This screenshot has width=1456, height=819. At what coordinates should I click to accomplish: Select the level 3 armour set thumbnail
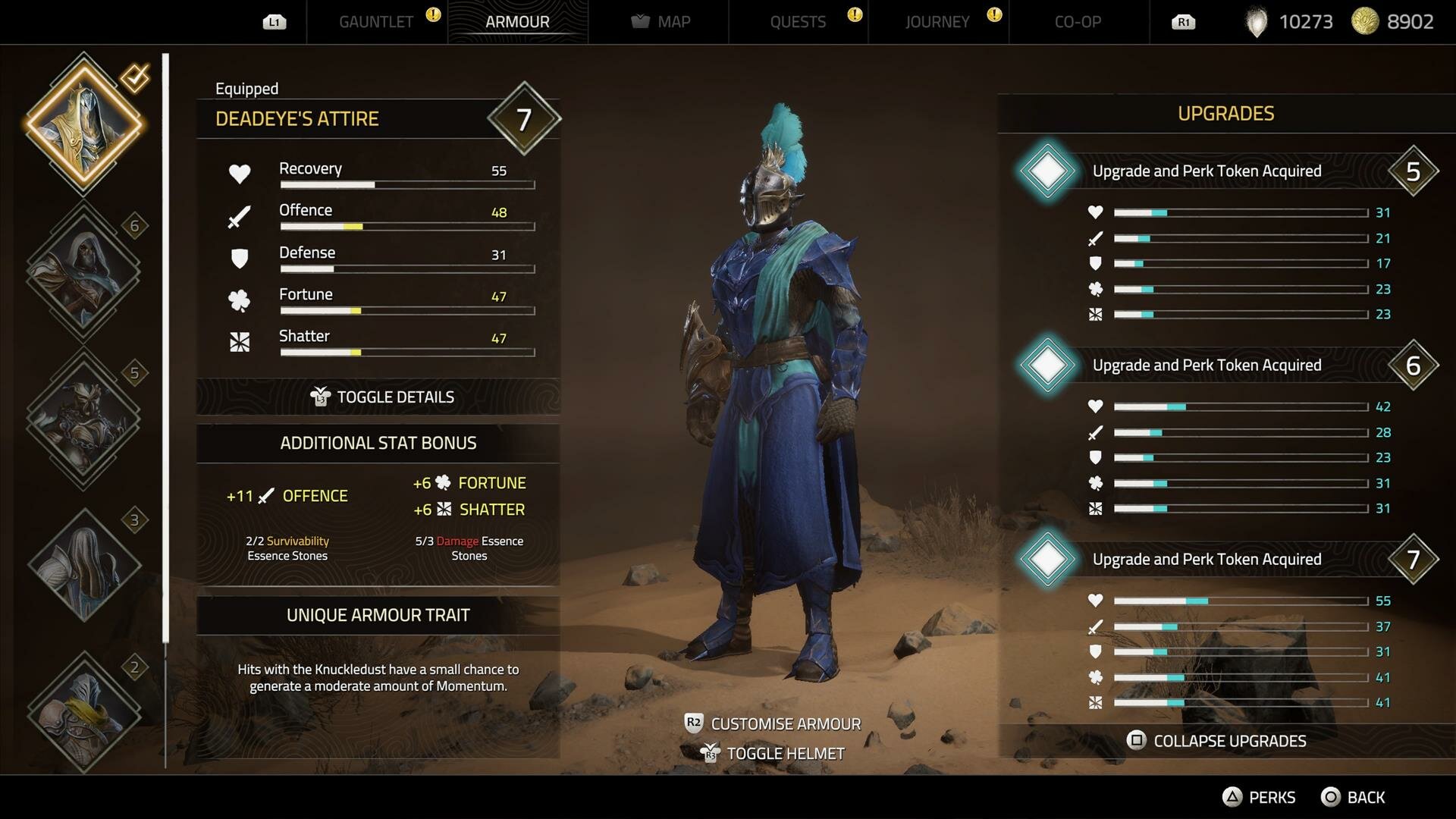coord(83,565)
